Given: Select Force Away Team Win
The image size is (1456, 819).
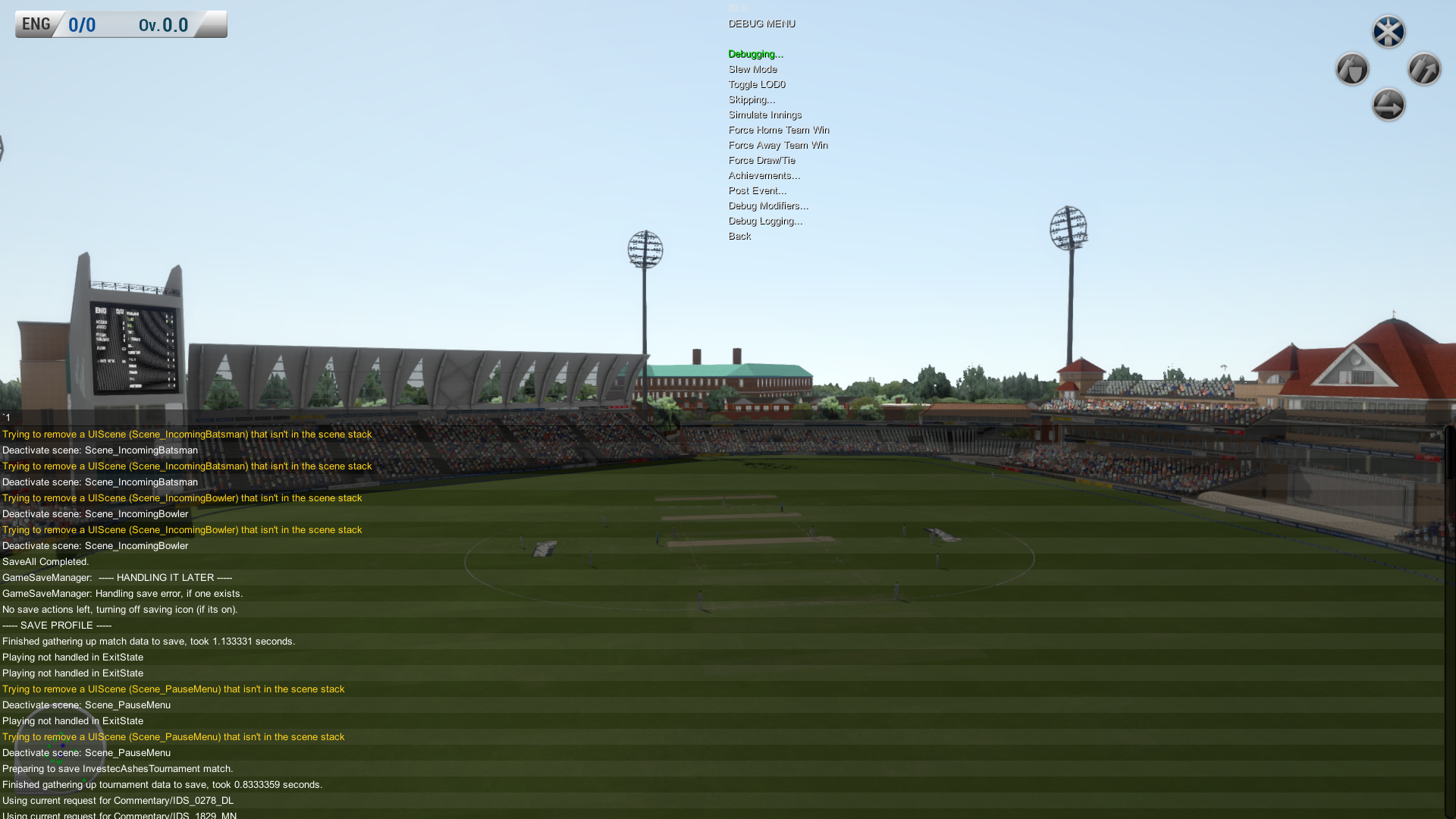Looking at the screenshot, I should 778,145.
